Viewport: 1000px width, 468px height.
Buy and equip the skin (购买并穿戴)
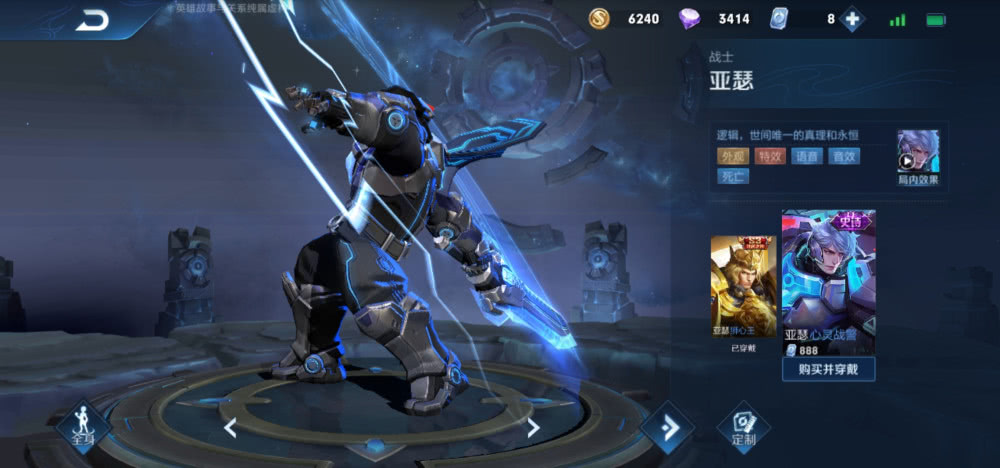coord(829,369)
